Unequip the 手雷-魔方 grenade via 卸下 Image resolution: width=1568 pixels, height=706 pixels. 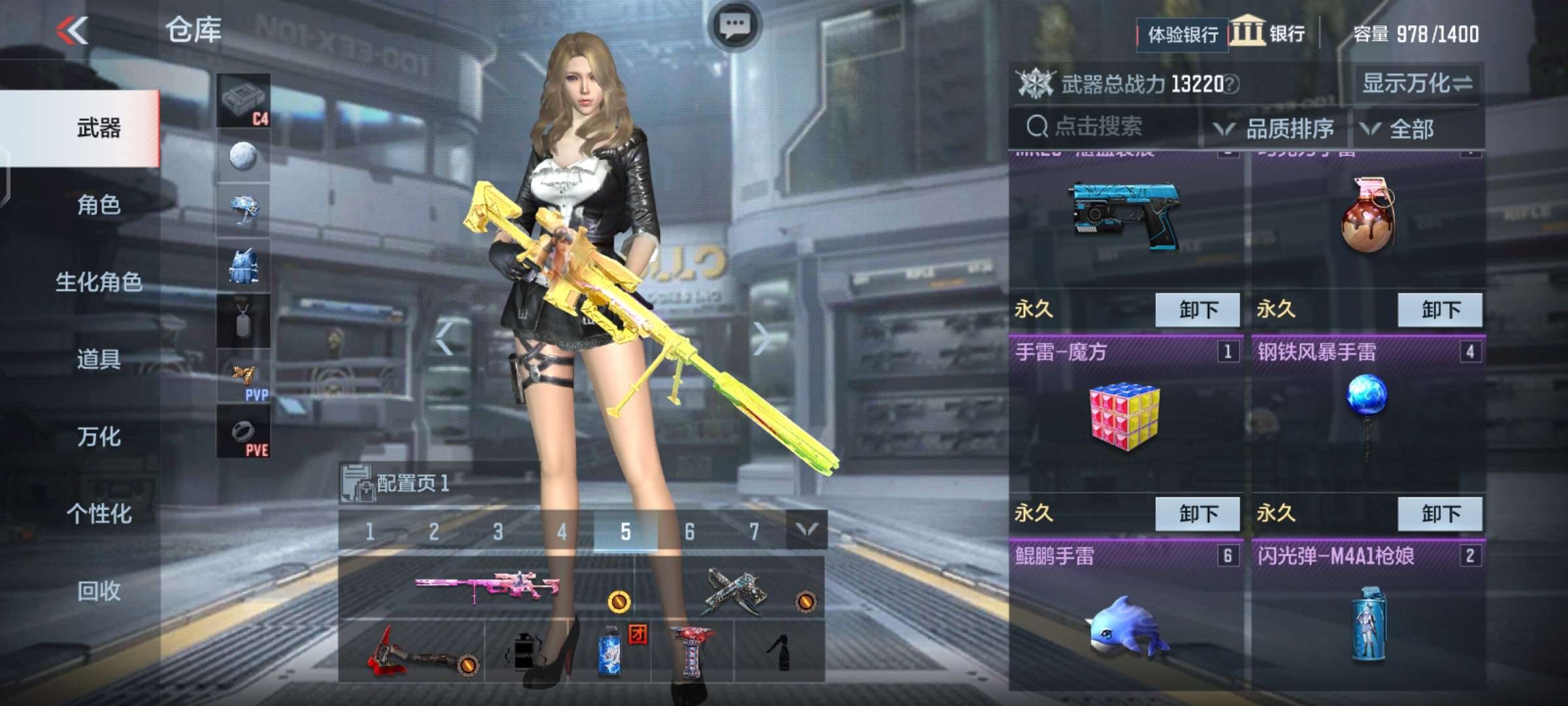(x=1197, y=513)
